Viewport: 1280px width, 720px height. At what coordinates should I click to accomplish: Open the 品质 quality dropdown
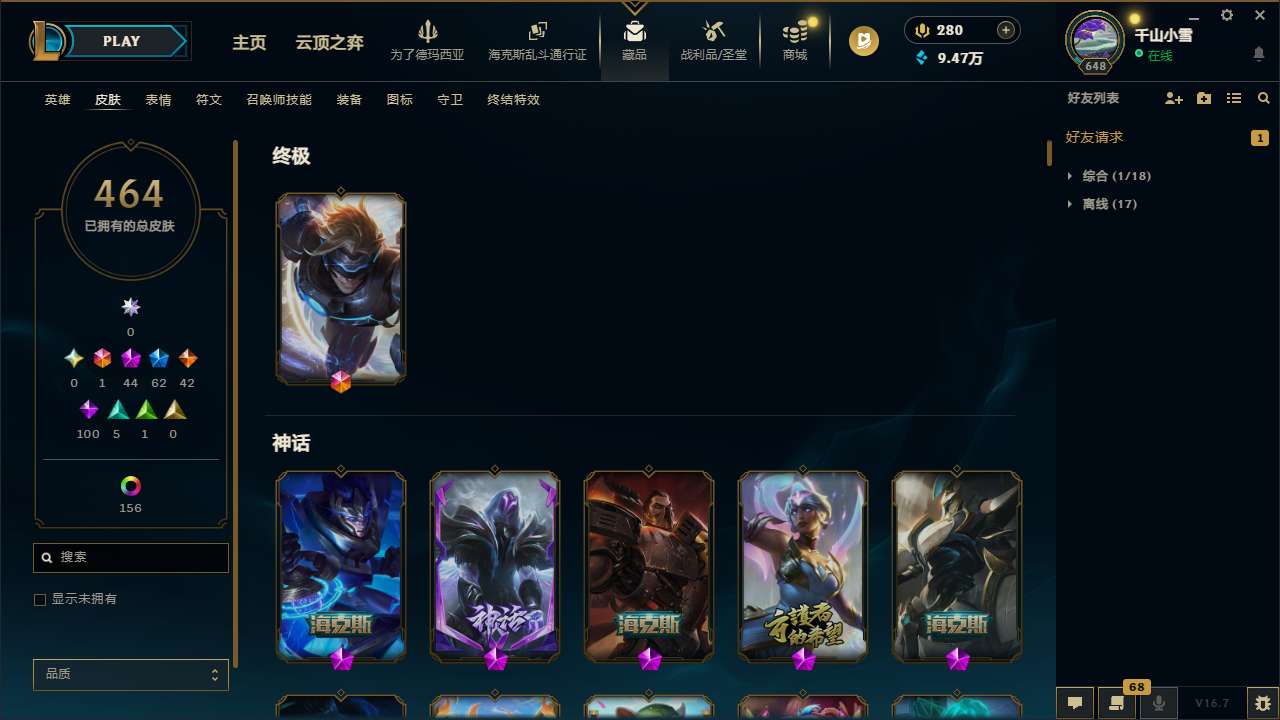click(x=130, y=674)
